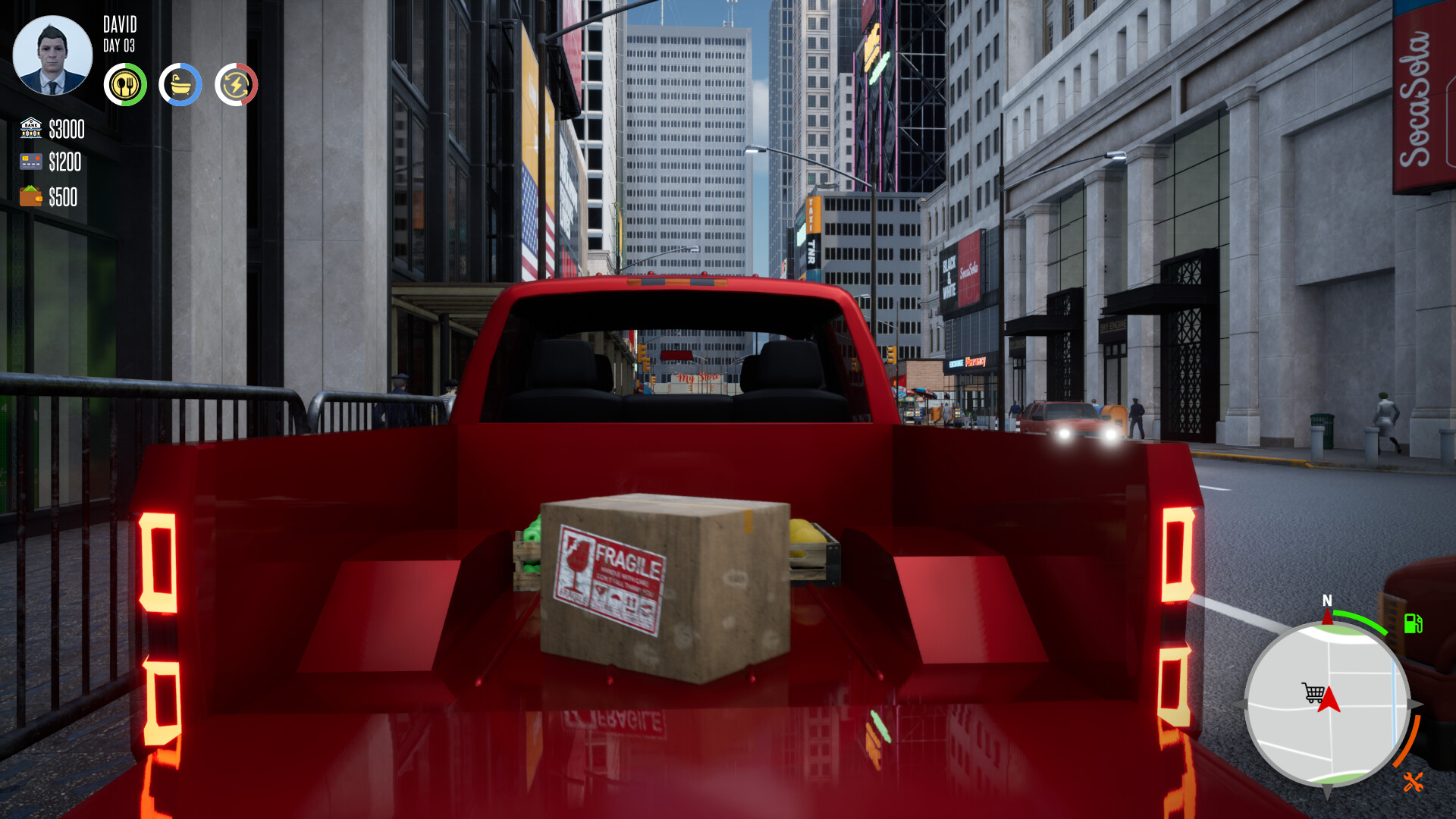Click the bank icon next to $3000
This screenshot has width=1456, height=819.
pos(30,127)
